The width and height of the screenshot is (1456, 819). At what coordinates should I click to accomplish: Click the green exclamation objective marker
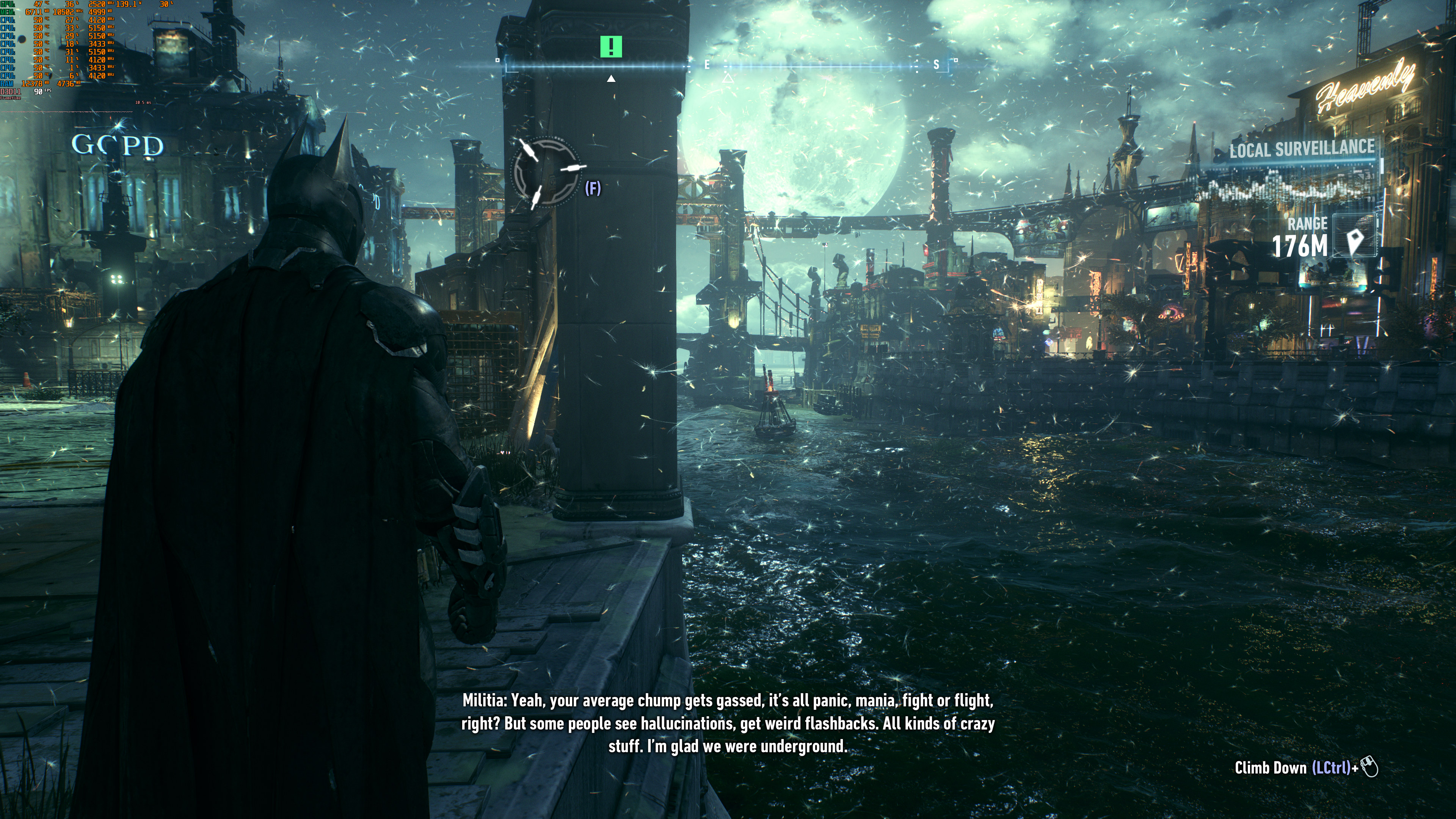610,46
